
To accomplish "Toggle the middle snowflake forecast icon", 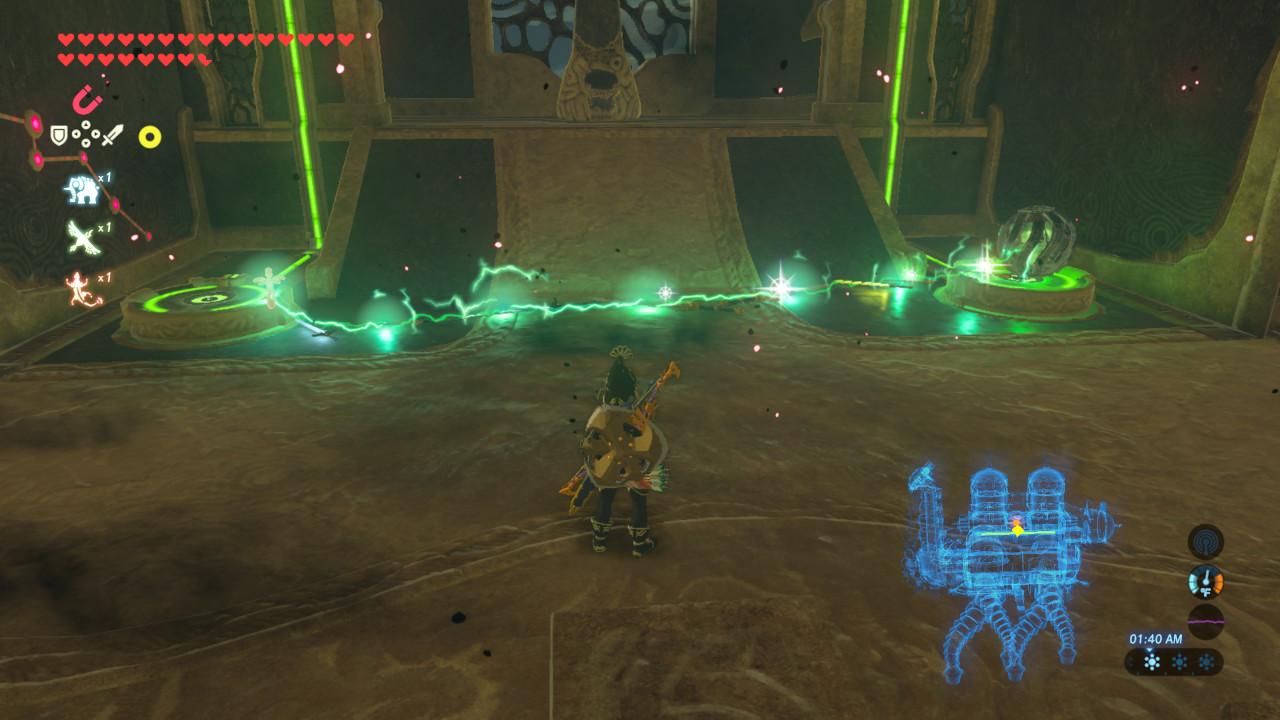I will click(x=1179, y=662).
